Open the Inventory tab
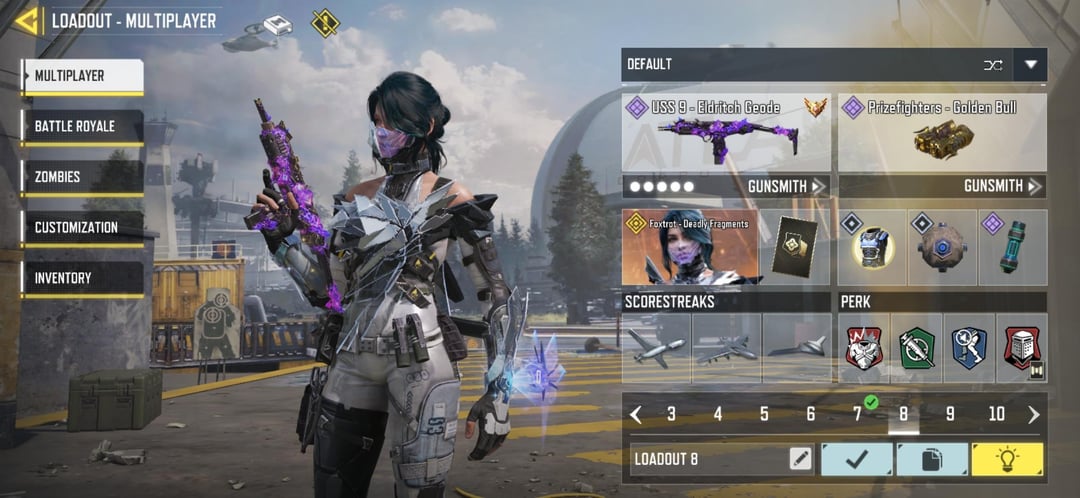The height and width of the screenshot is (498, 1080). coord(82,278)
